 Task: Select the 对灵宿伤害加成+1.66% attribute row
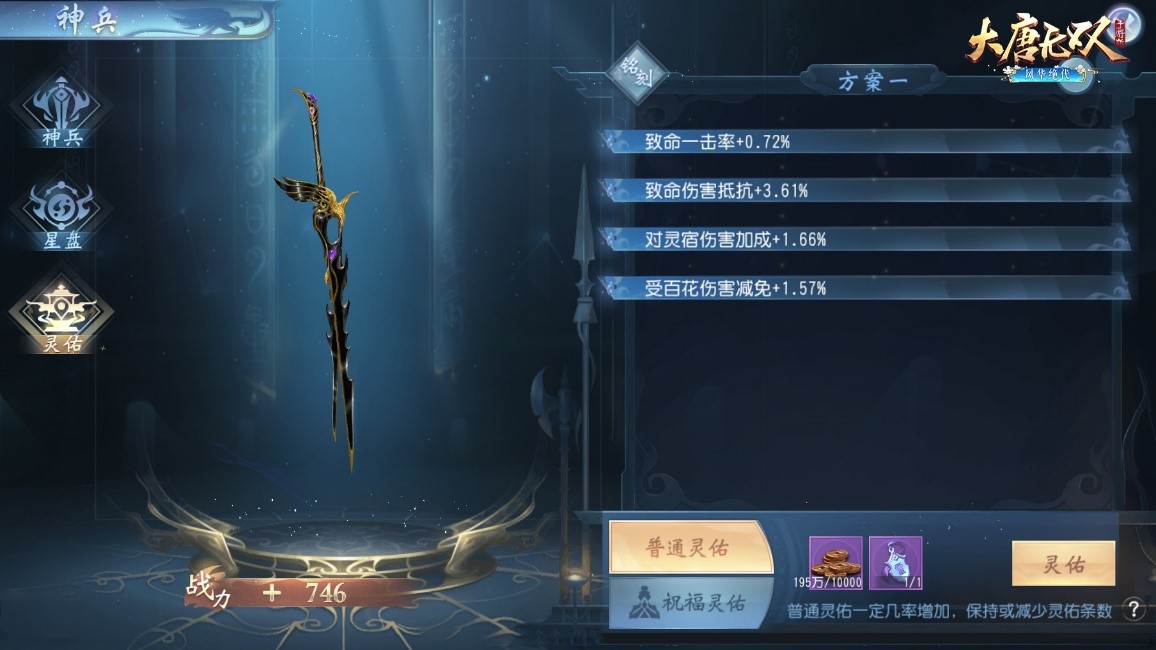pos(865,240)
